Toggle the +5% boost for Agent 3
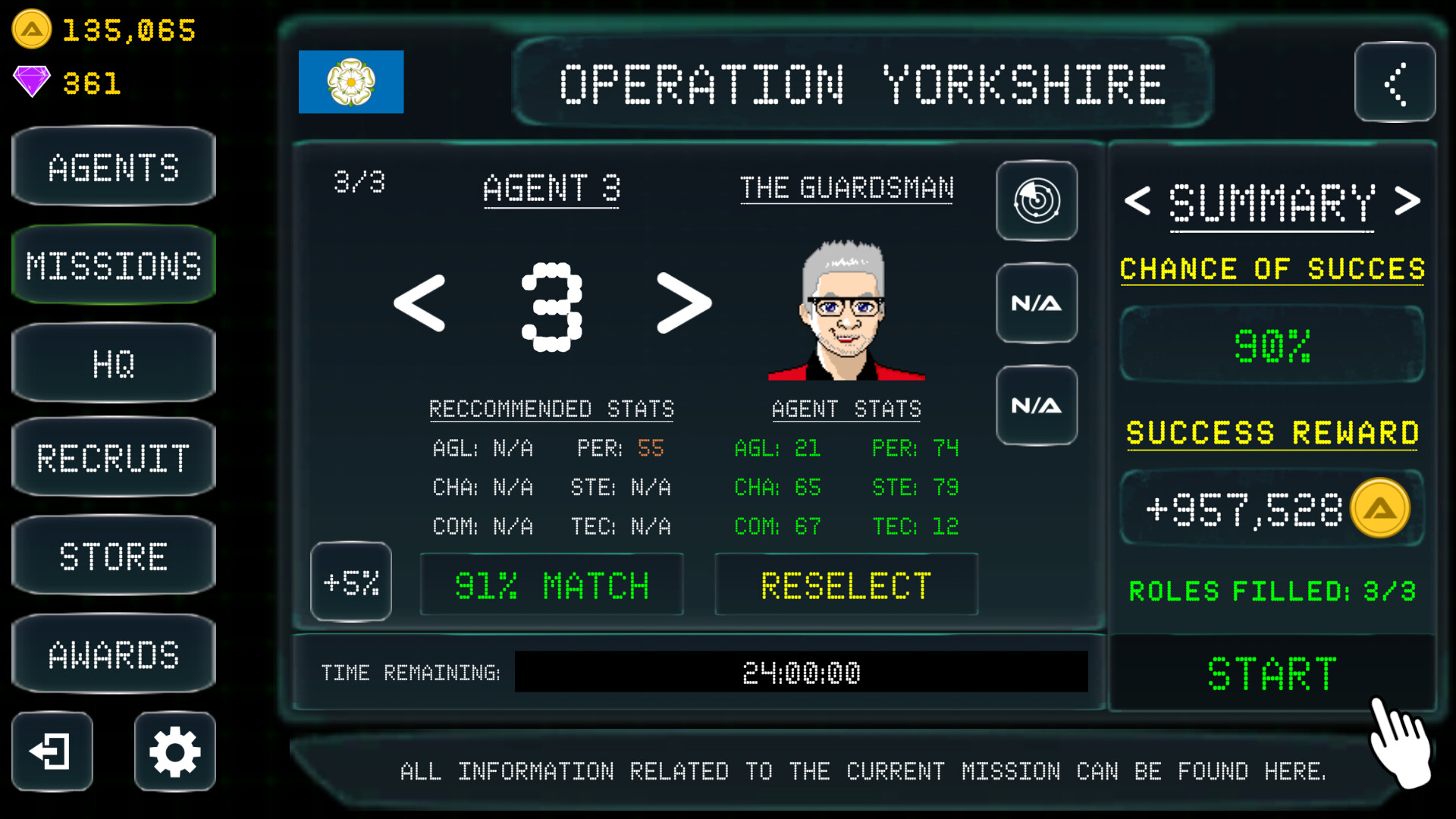Screen dimensions: 1456x819 point(350,583)
